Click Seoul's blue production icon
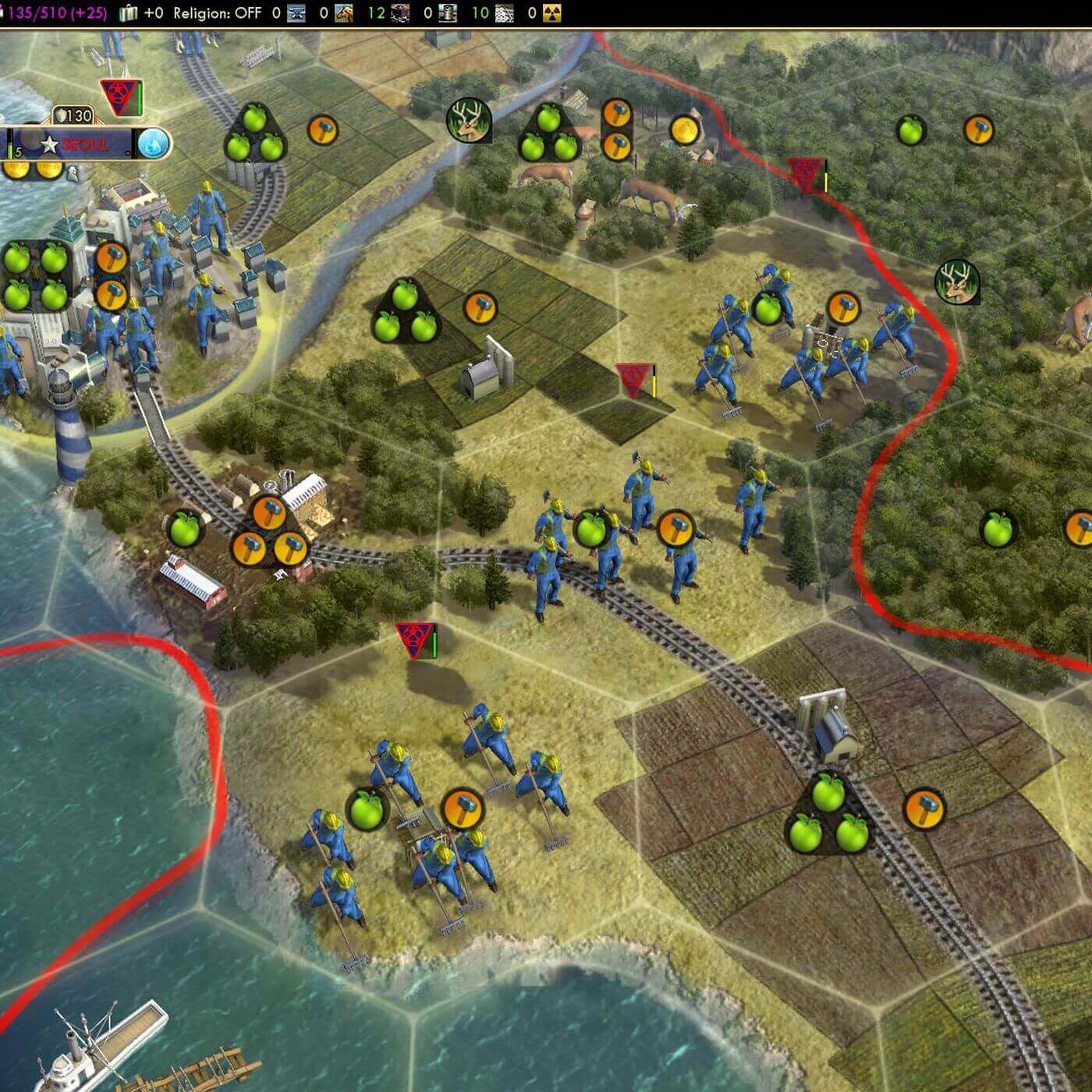 pyautogui.click(x=152, y=144)
